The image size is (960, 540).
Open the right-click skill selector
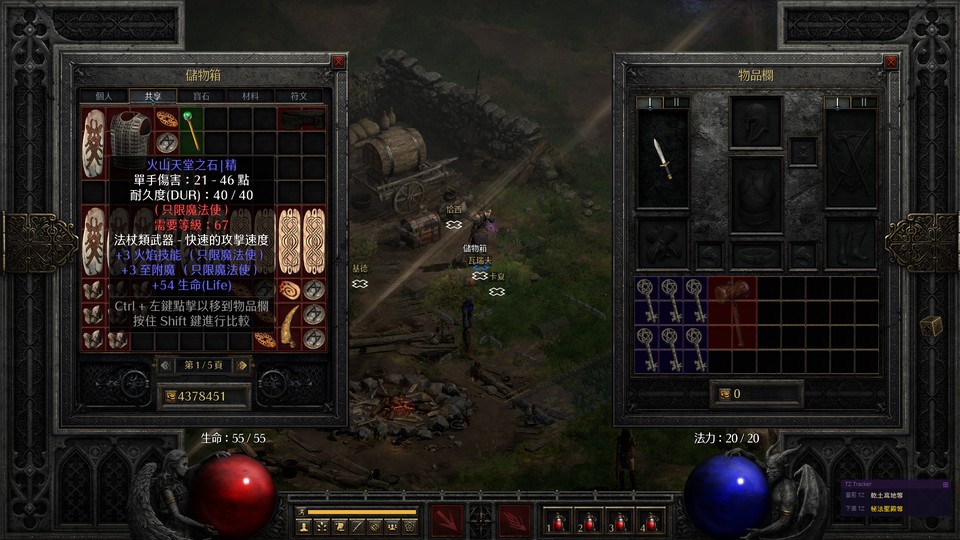coord(514,521)
